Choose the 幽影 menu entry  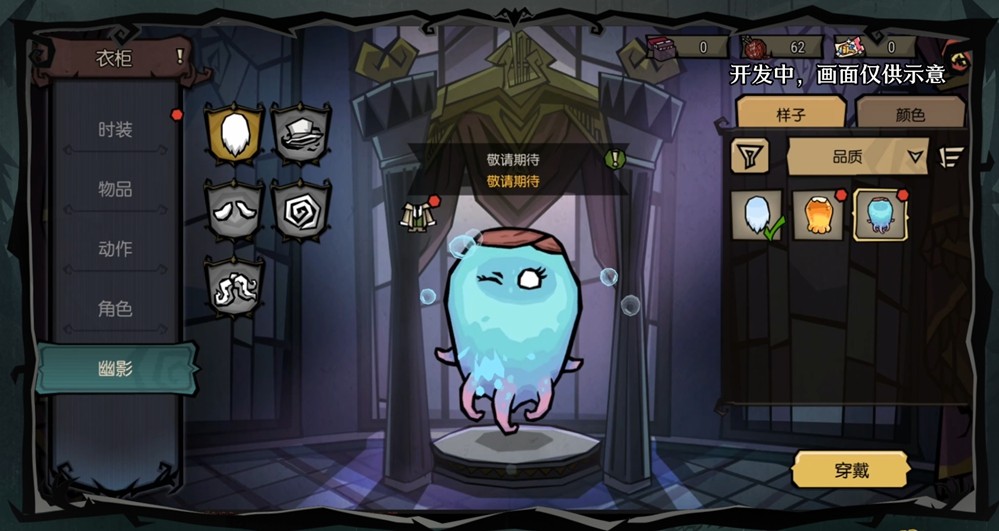coord(115,369)
